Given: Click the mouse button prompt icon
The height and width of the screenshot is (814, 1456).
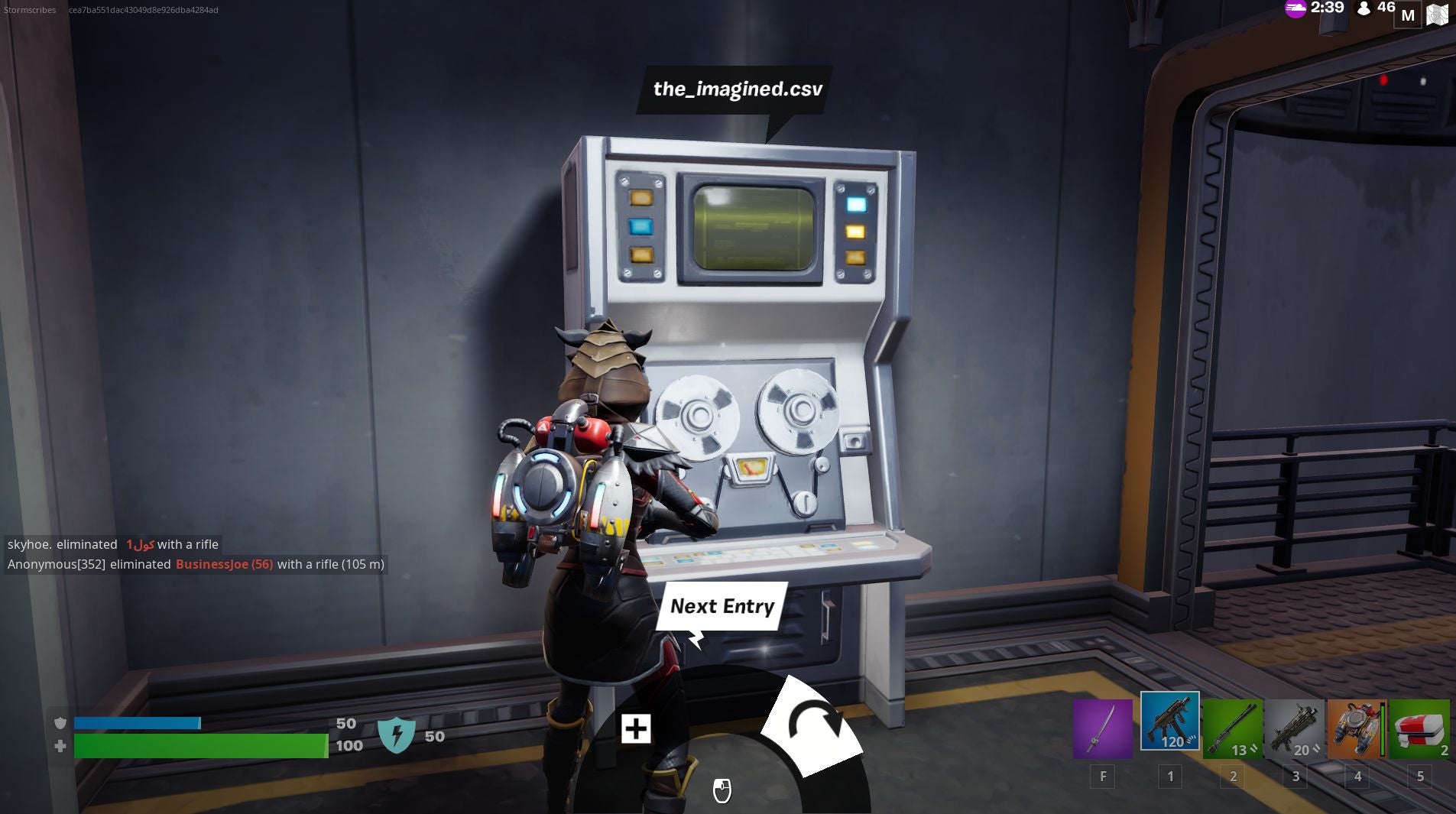Looking at the screenshot, I should point(722,792).
